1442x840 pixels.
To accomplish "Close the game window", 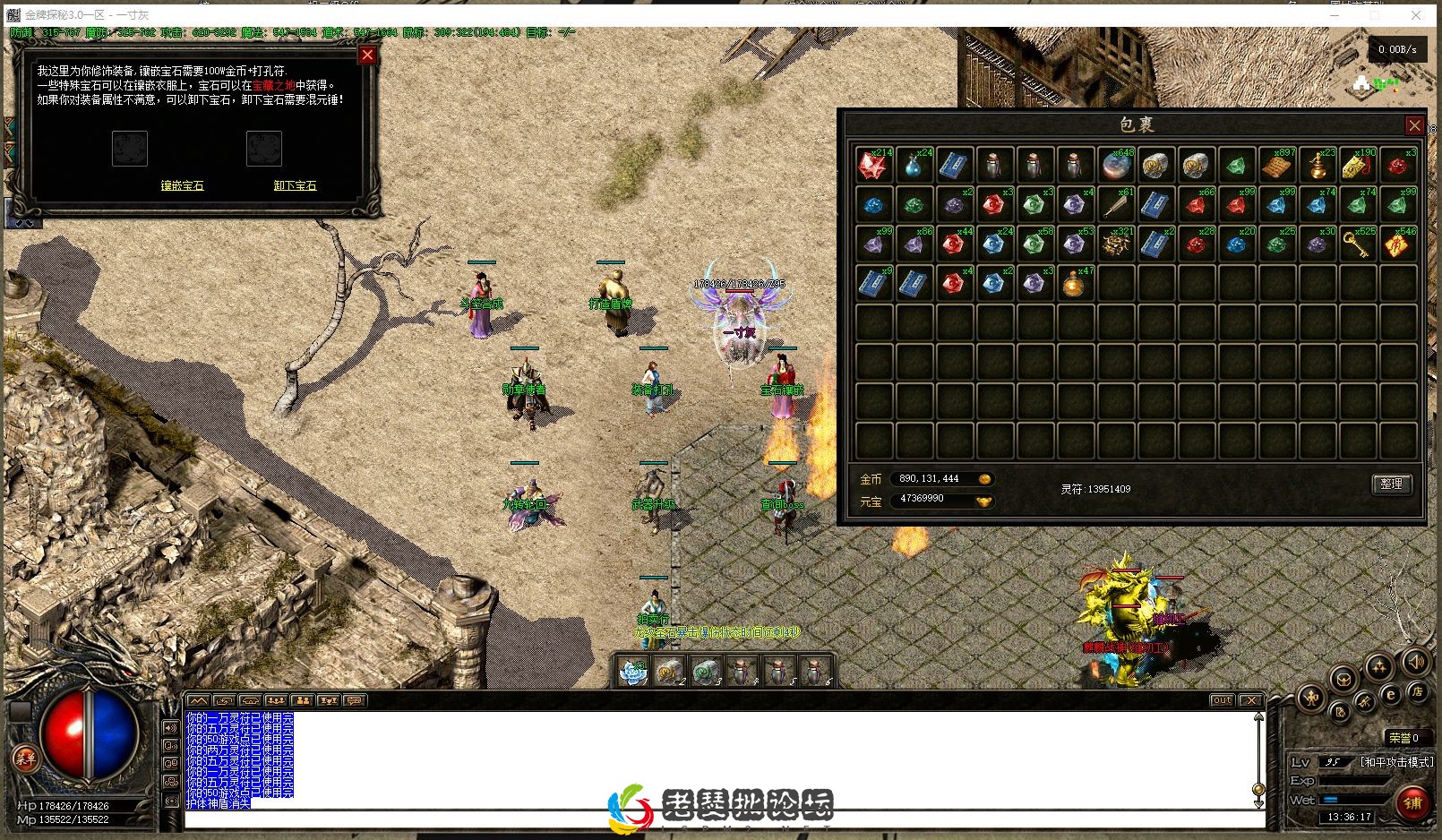I will (1416, 15).
